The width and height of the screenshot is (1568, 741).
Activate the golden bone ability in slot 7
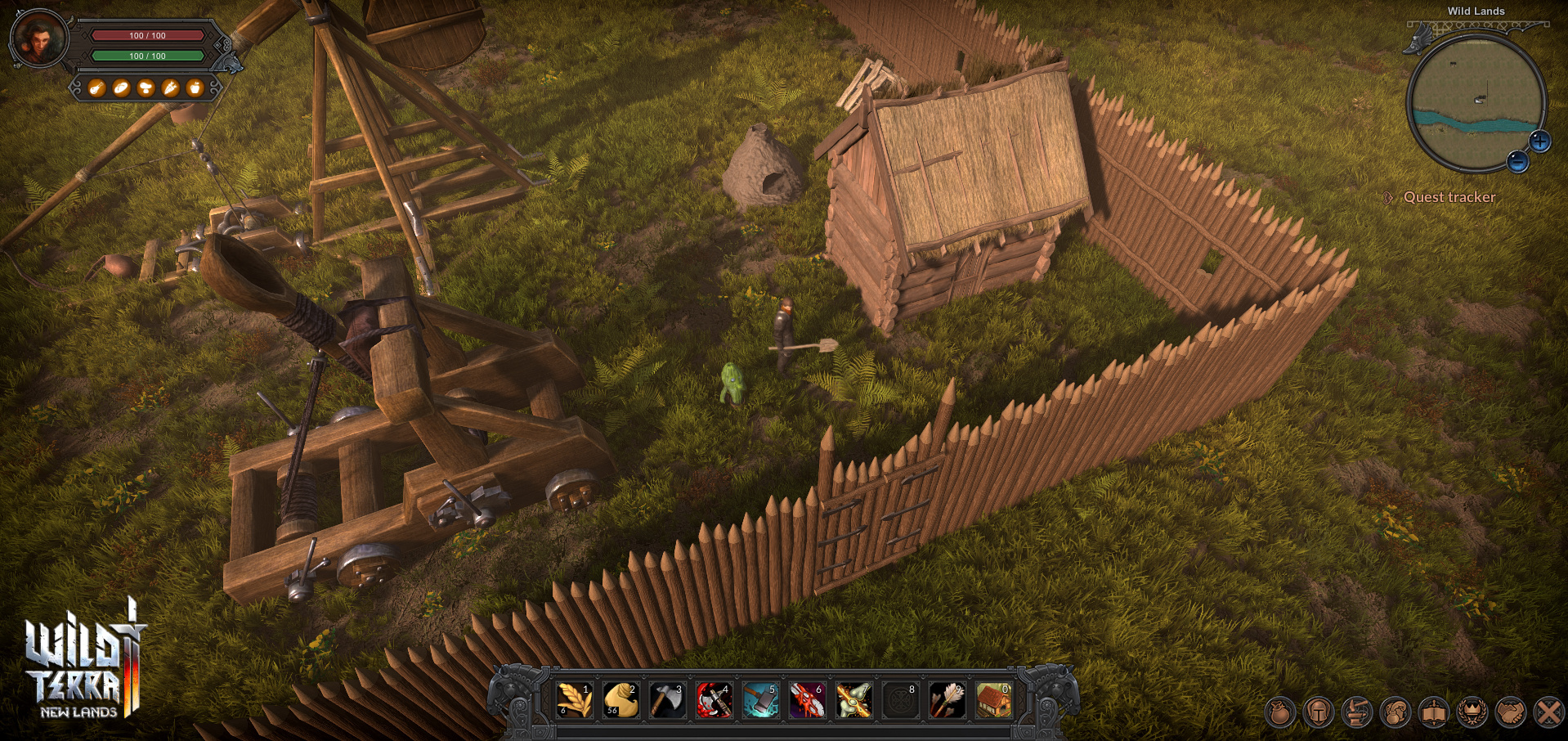pyautogui.click(x=853, y=700)
